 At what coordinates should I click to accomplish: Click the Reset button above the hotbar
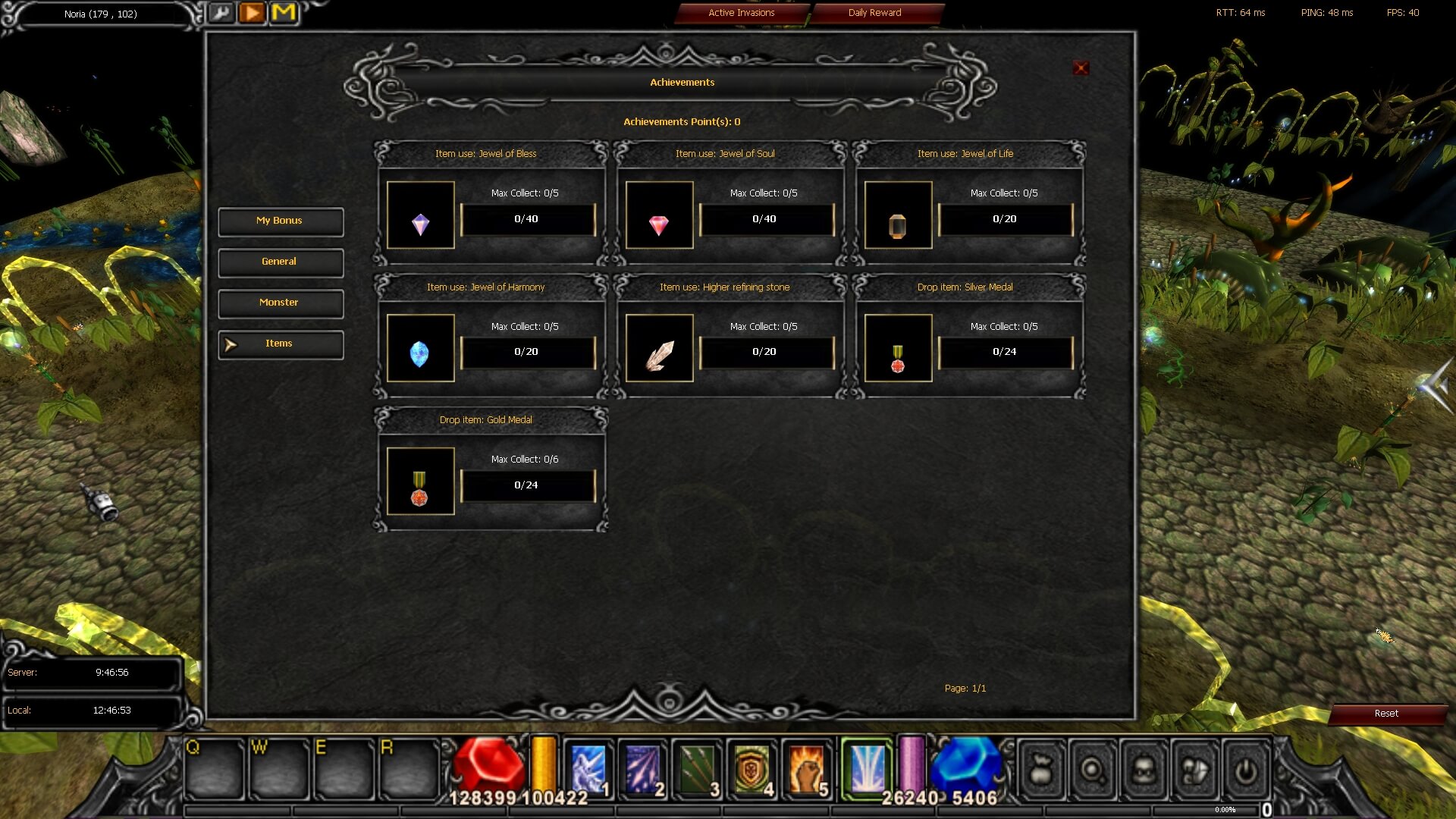tap(1387, 714)
